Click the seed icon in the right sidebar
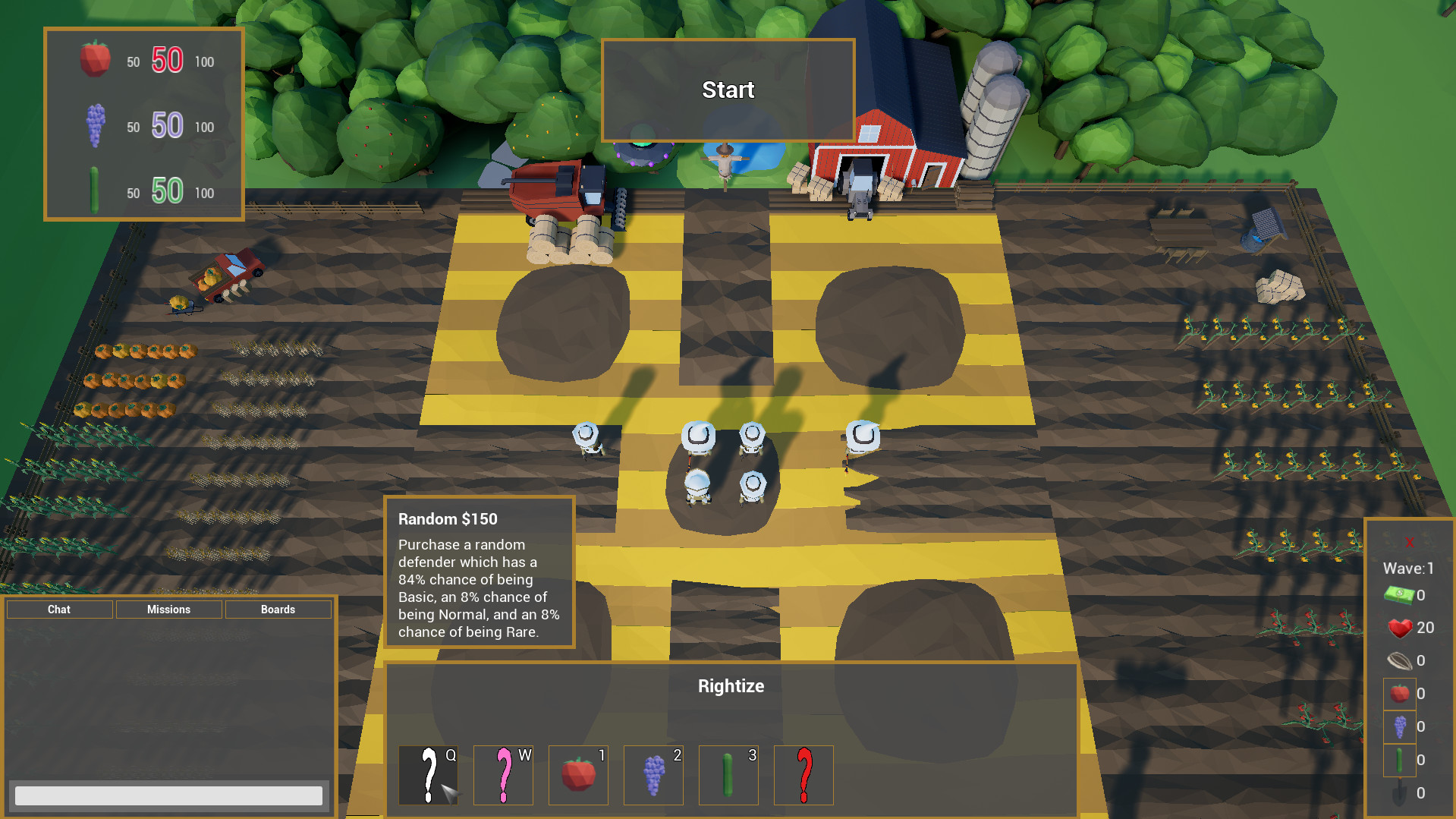Viewport: 1456px width, 819px height. point(1400,661)
